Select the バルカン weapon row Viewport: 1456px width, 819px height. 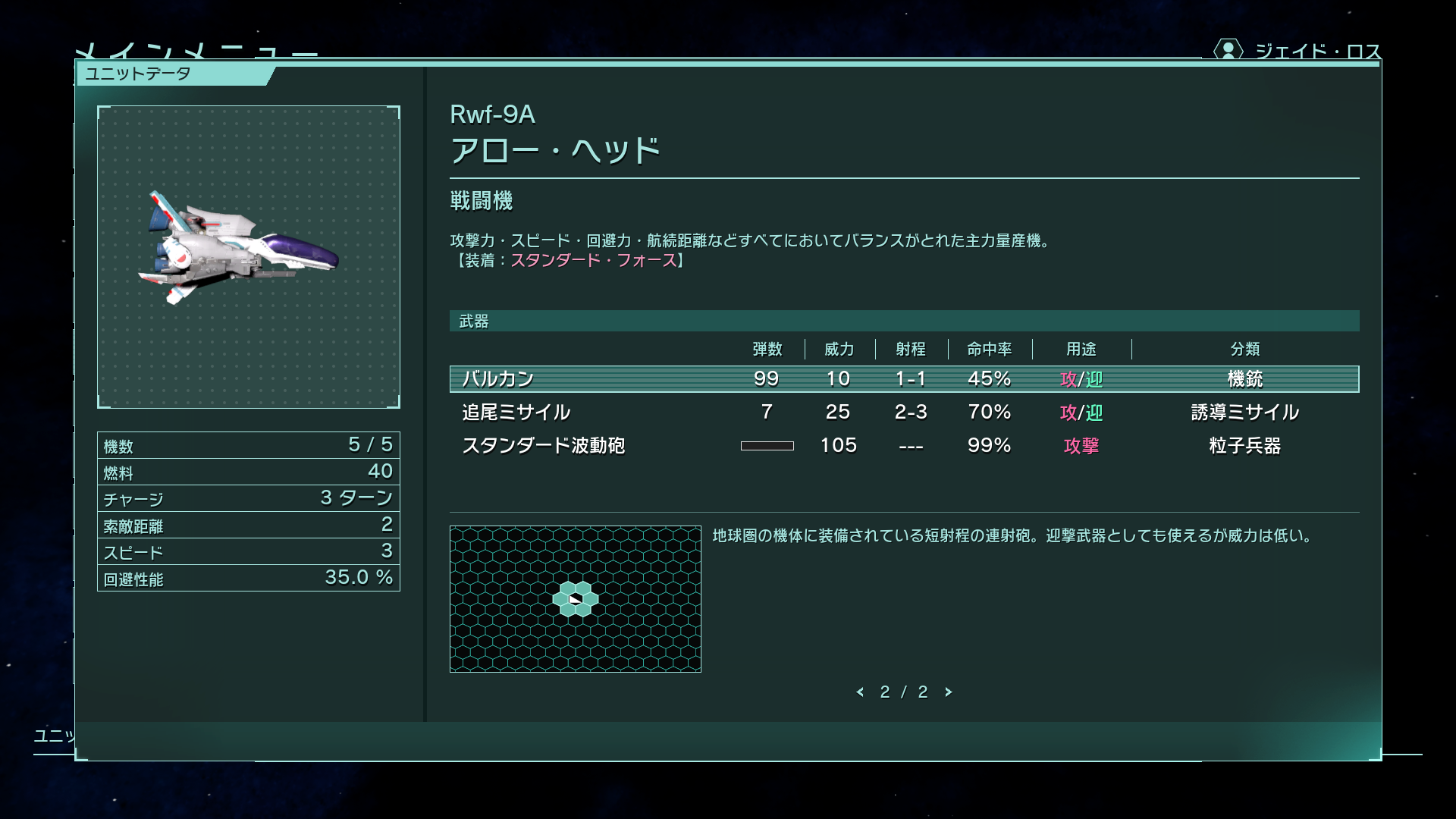pyautogui.click(x=903, y=379)
